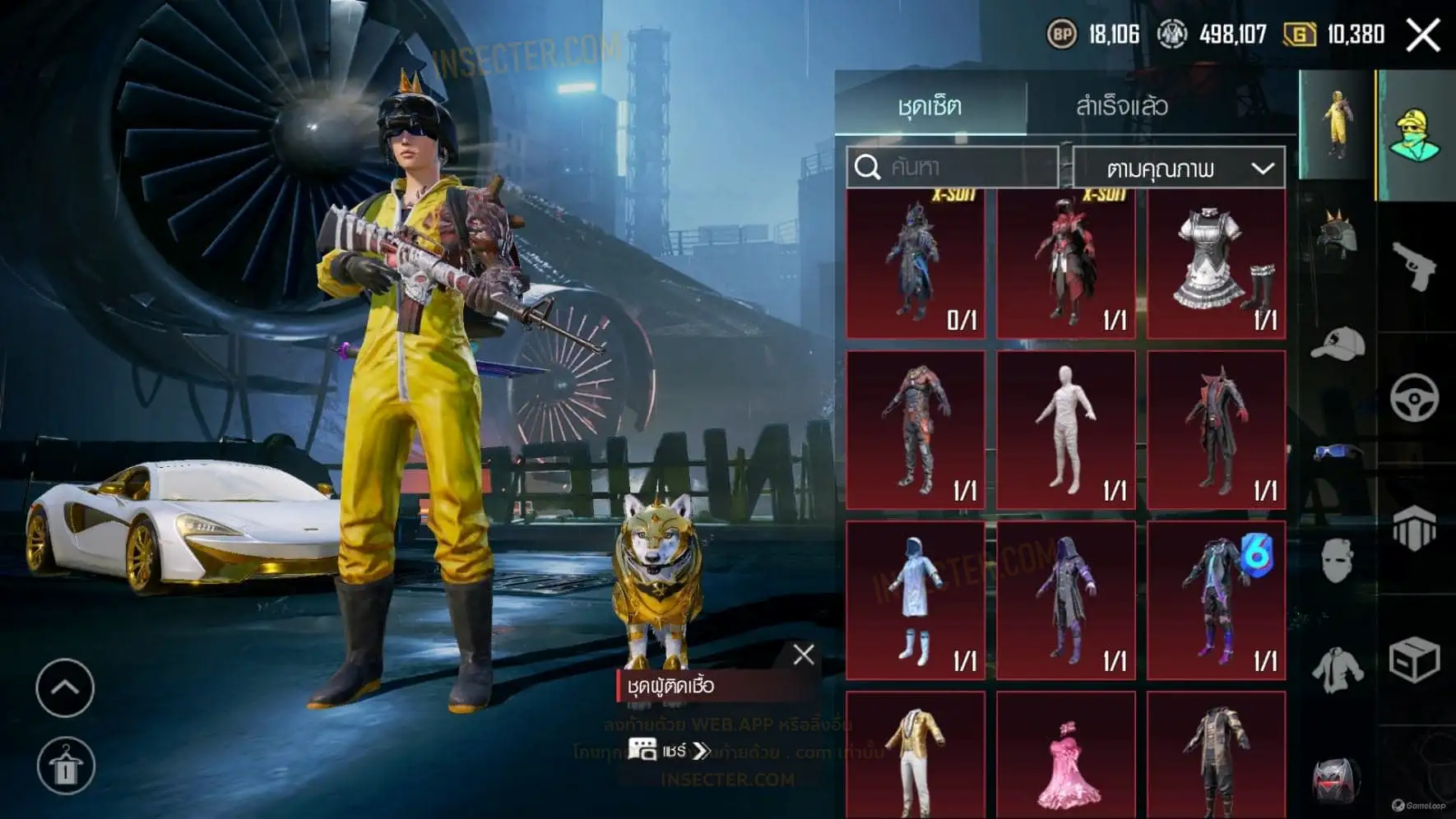Screen dimensions: 1456x819
Task: Dismiss the ชุดผู้ติดเชื้อ item label
Action: (804, 655)
